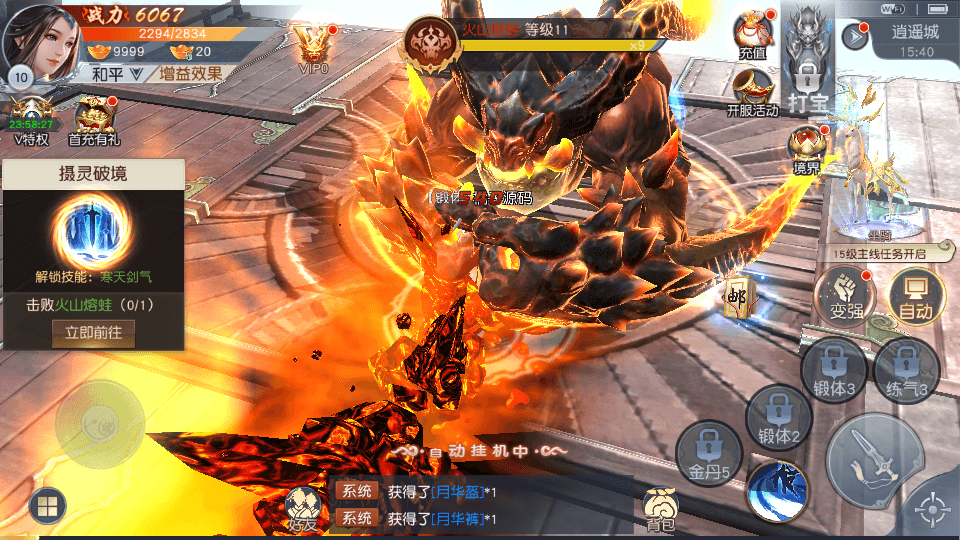Open the 变强 power-up menu

click(x=845, y=298)
